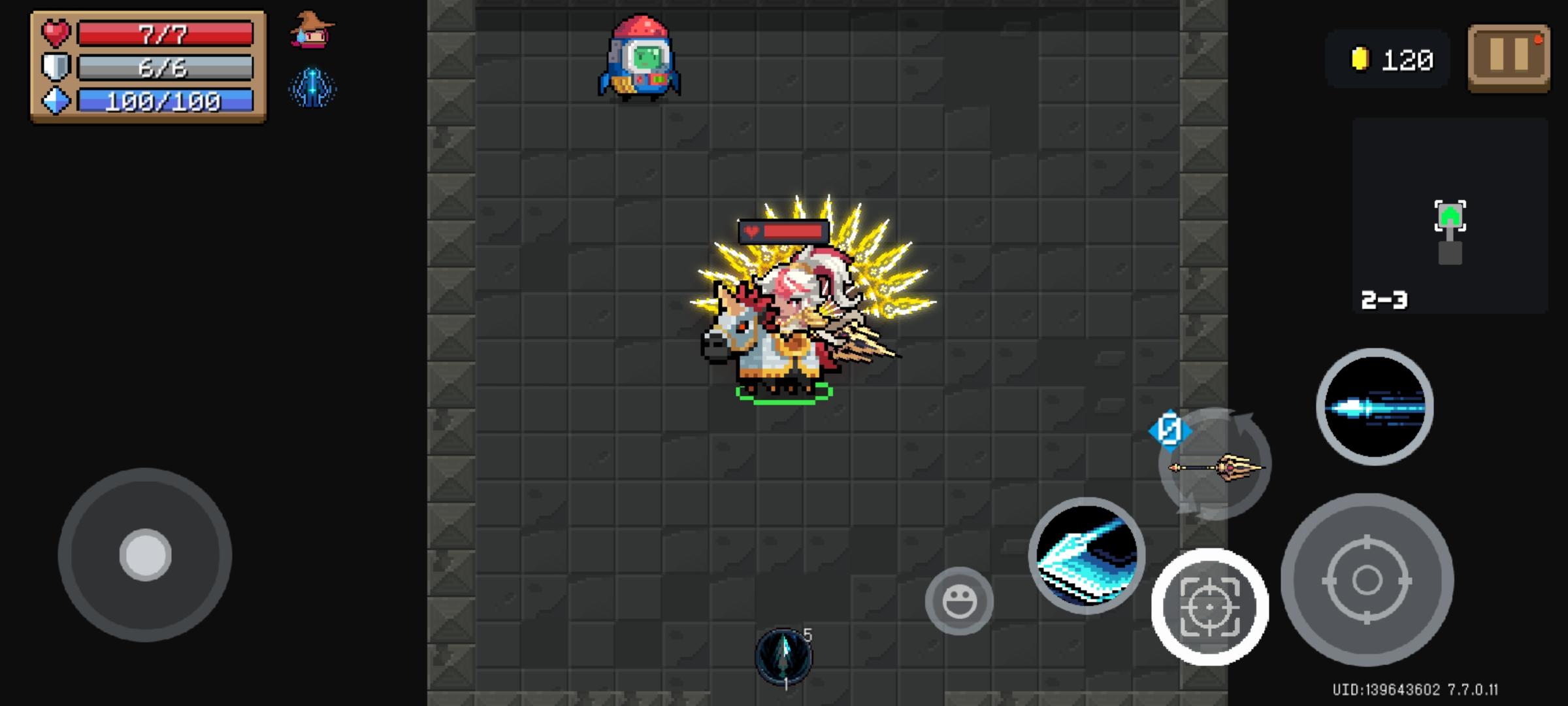1568x706 pixels.
Task: Click the gold coin icon
Action: tap(1362, 59)
